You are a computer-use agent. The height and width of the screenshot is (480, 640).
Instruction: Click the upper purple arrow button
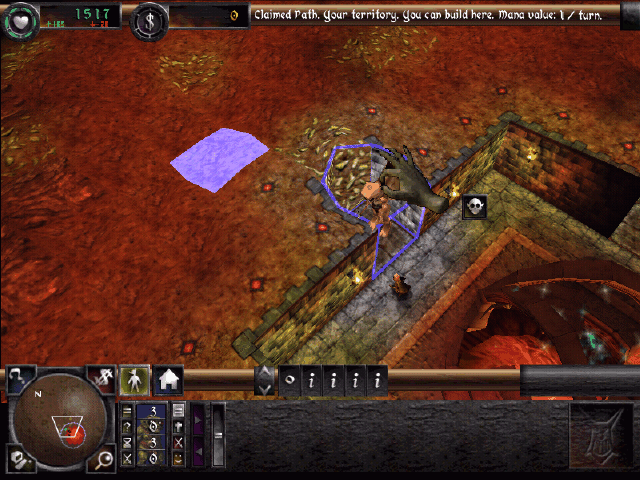click(x=198, y=418)
